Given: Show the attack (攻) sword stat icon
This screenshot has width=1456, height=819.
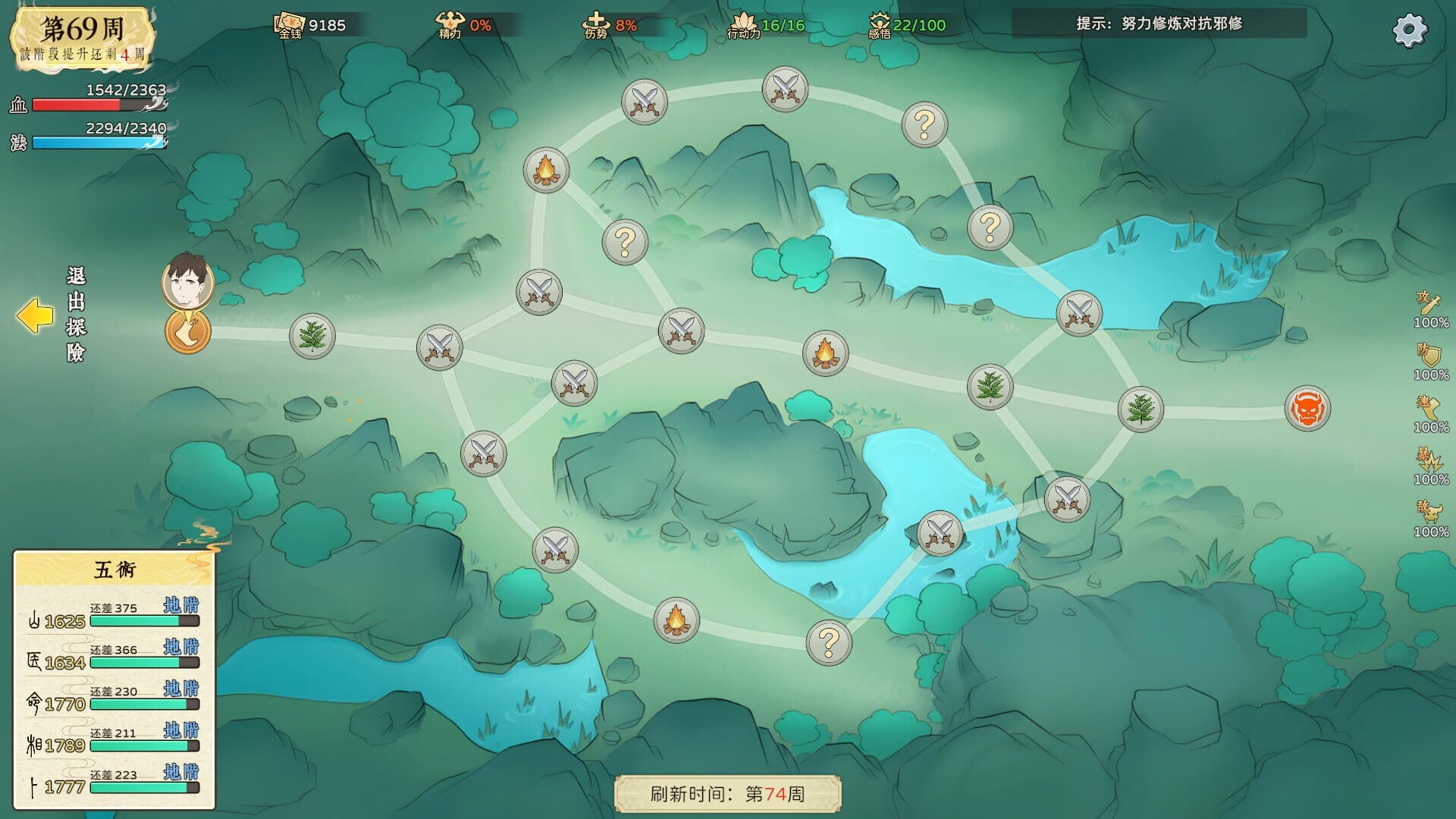Looking at the screenshot, I should [x=1429, y=303].
